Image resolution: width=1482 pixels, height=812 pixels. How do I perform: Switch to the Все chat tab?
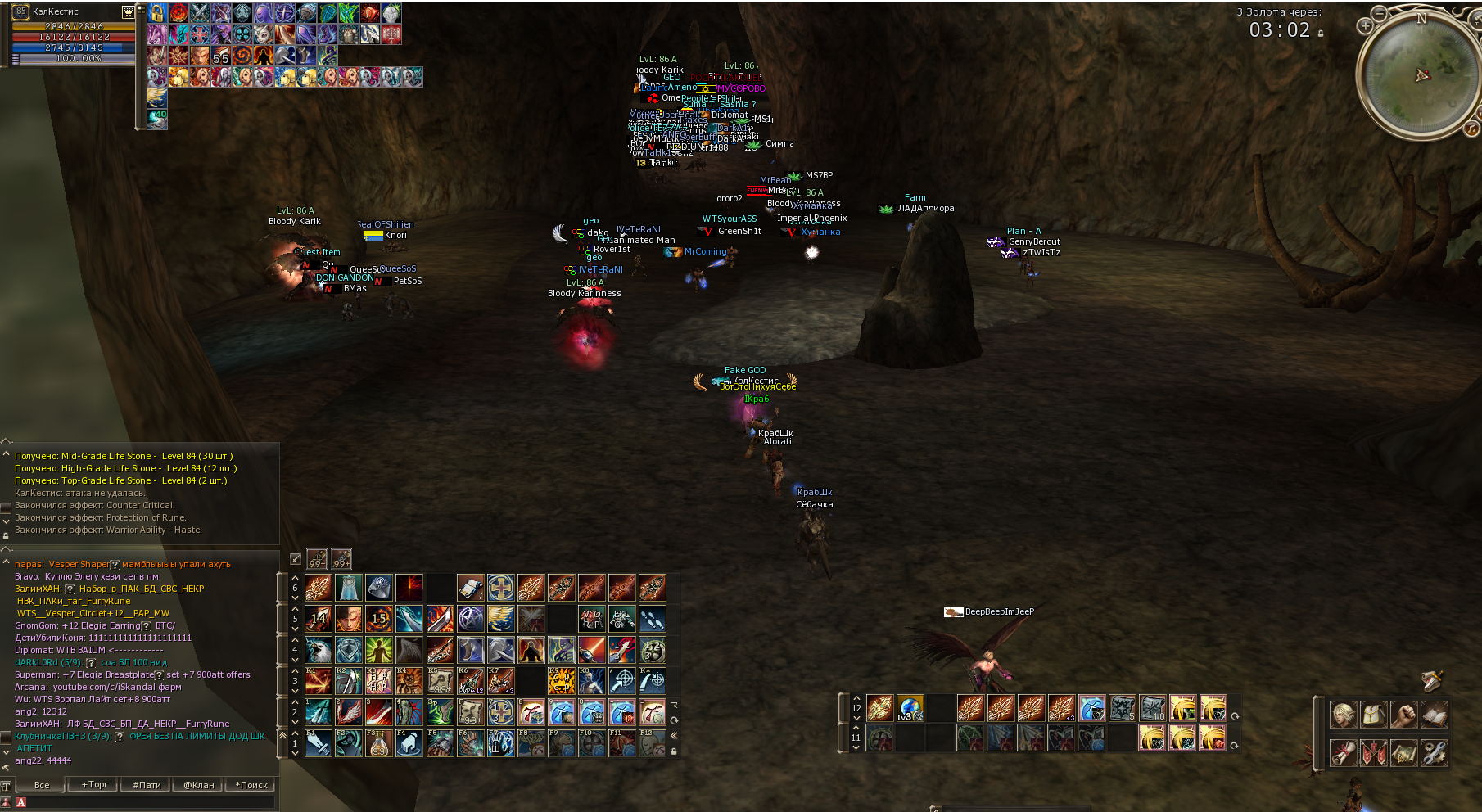click(42, 785)
